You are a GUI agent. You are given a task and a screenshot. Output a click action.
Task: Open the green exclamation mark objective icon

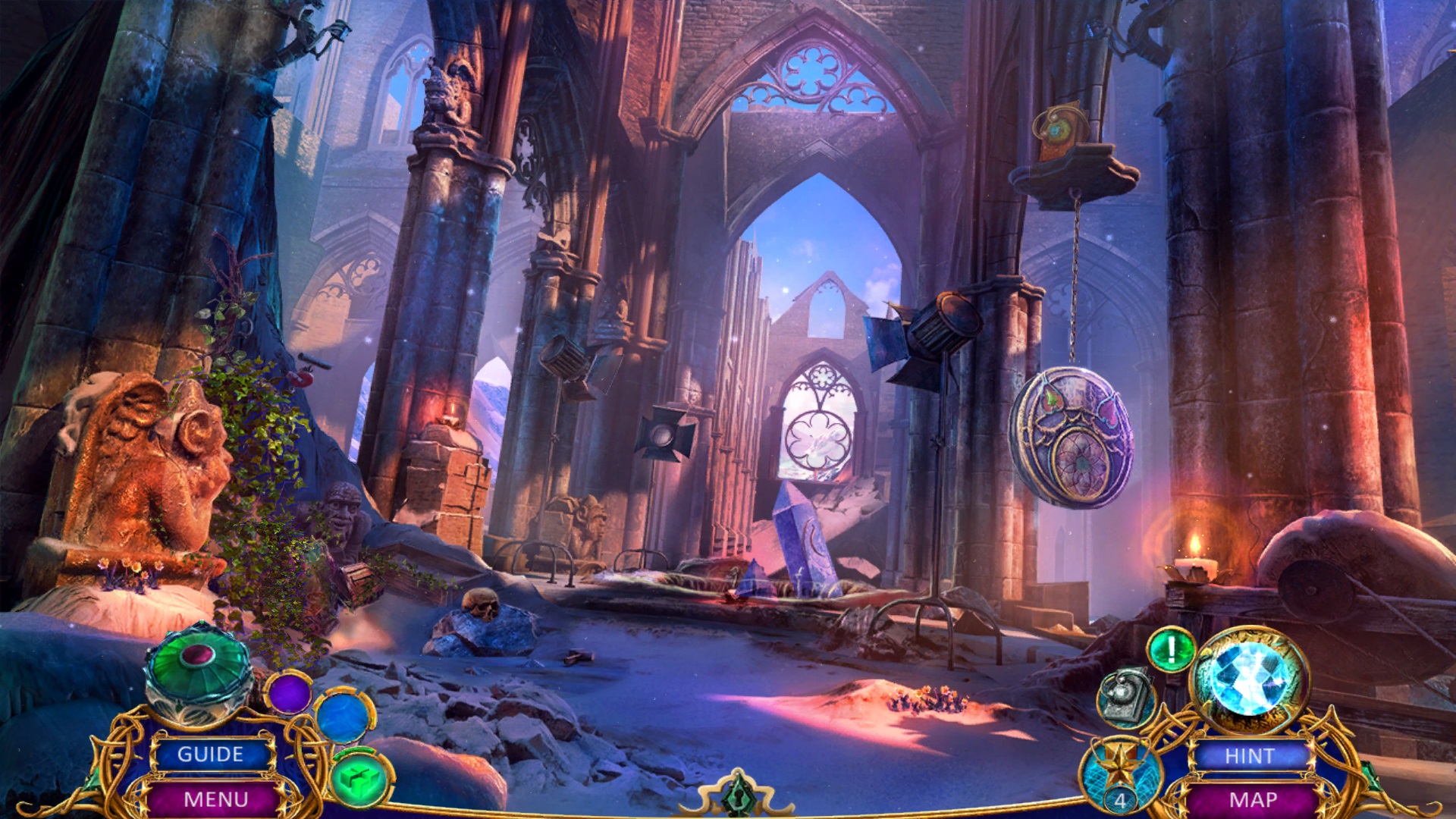(1171, 650)
